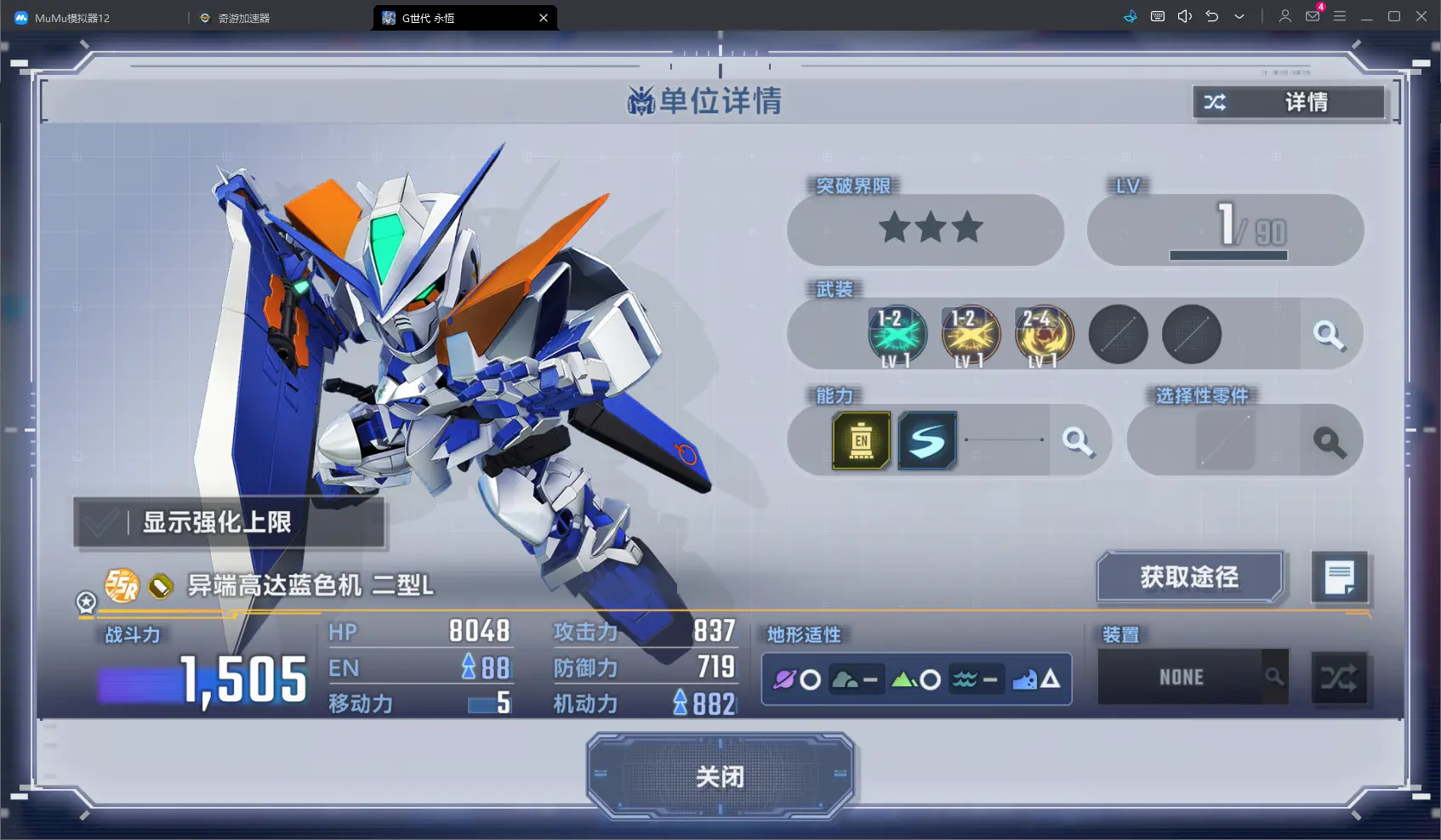Close the unit details with 关闭 button
1441x840 pixels.
tap(720, 776)
